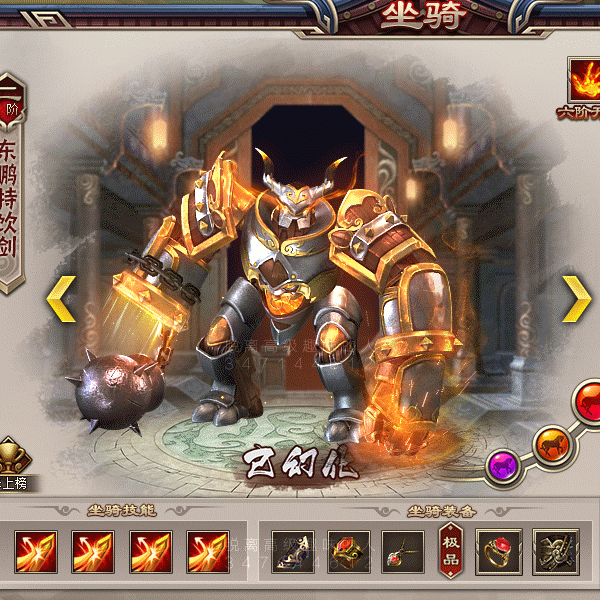Click the 极品 premium equipment label
Viewport: 600px width, 600px height.
[x=451, y=551]
